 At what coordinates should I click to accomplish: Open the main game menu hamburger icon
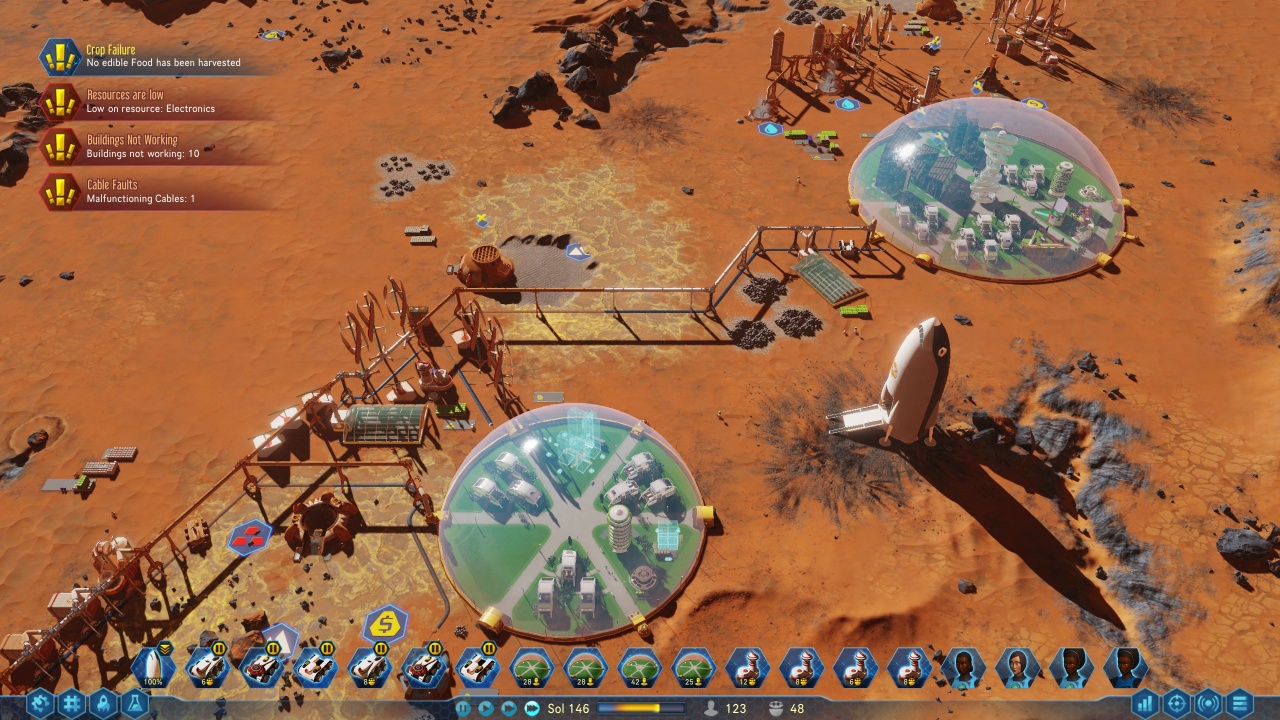(x=1240, y=703)
